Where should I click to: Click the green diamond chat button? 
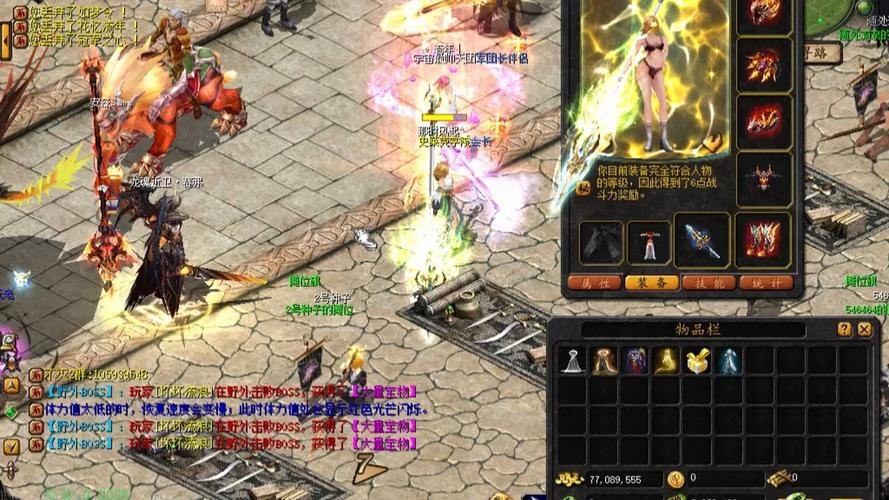click(10, 410)
